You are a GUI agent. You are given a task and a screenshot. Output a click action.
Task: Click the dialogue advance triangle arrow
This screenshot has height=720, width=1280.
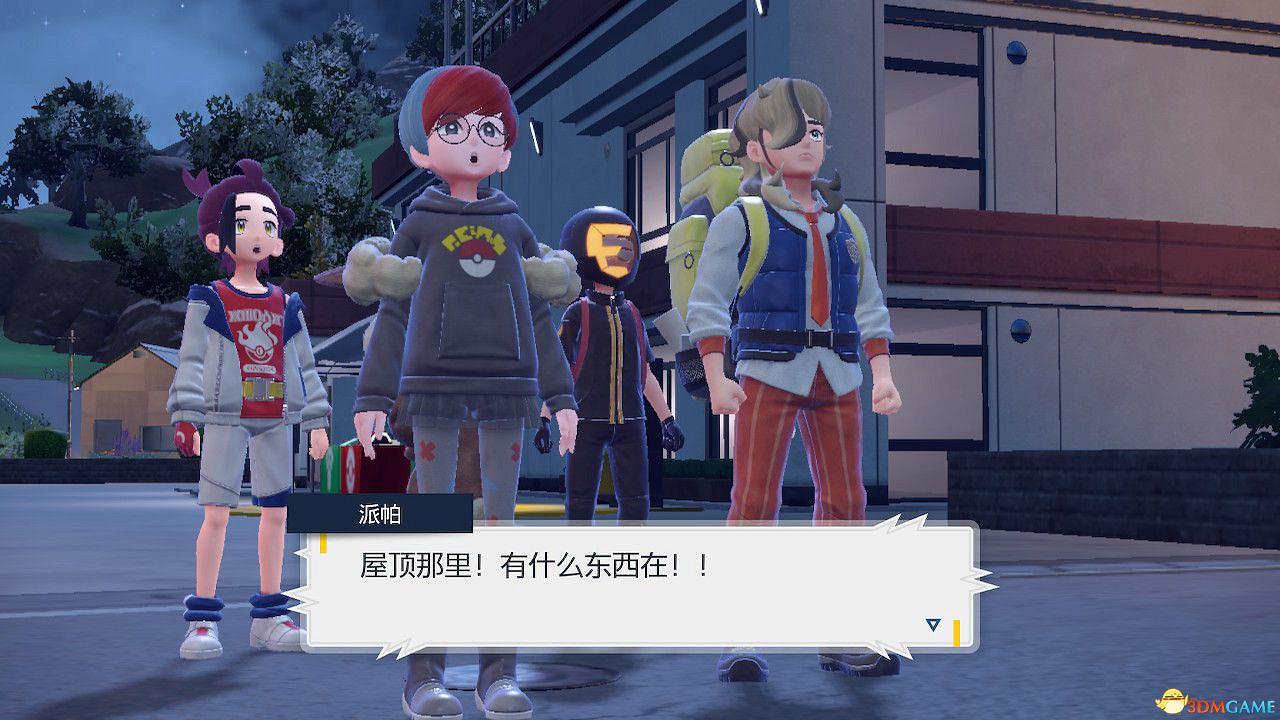[x=932, y=624]
